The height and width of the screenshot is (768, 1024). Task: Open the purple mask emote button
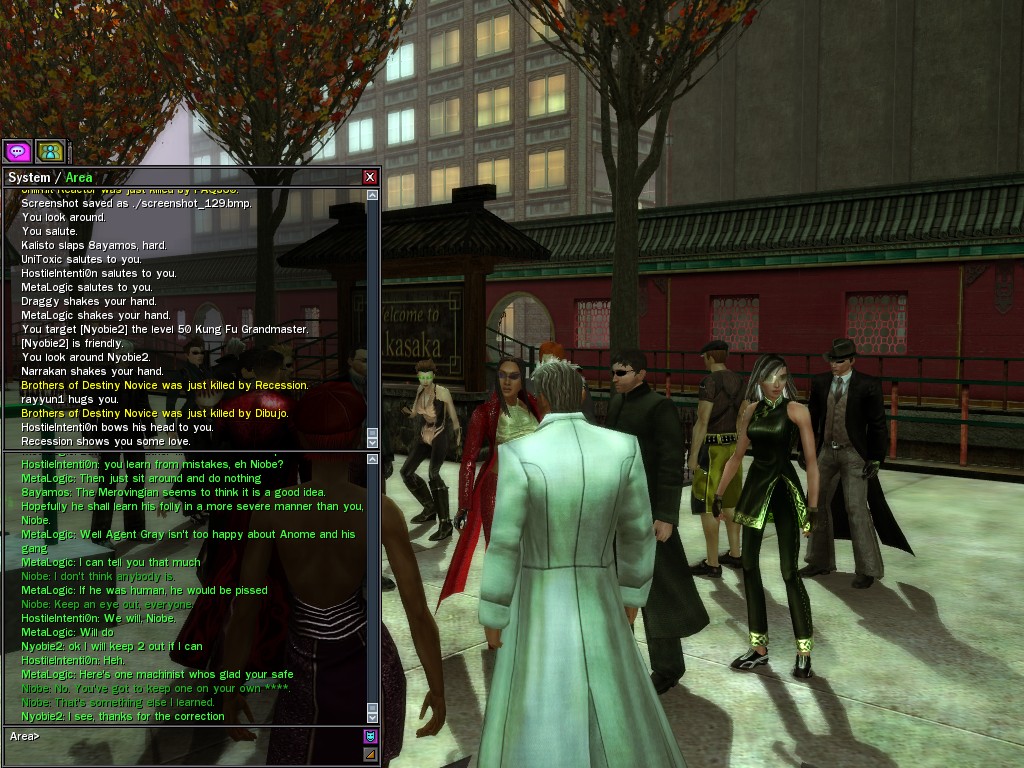click(x=371, y=737)
